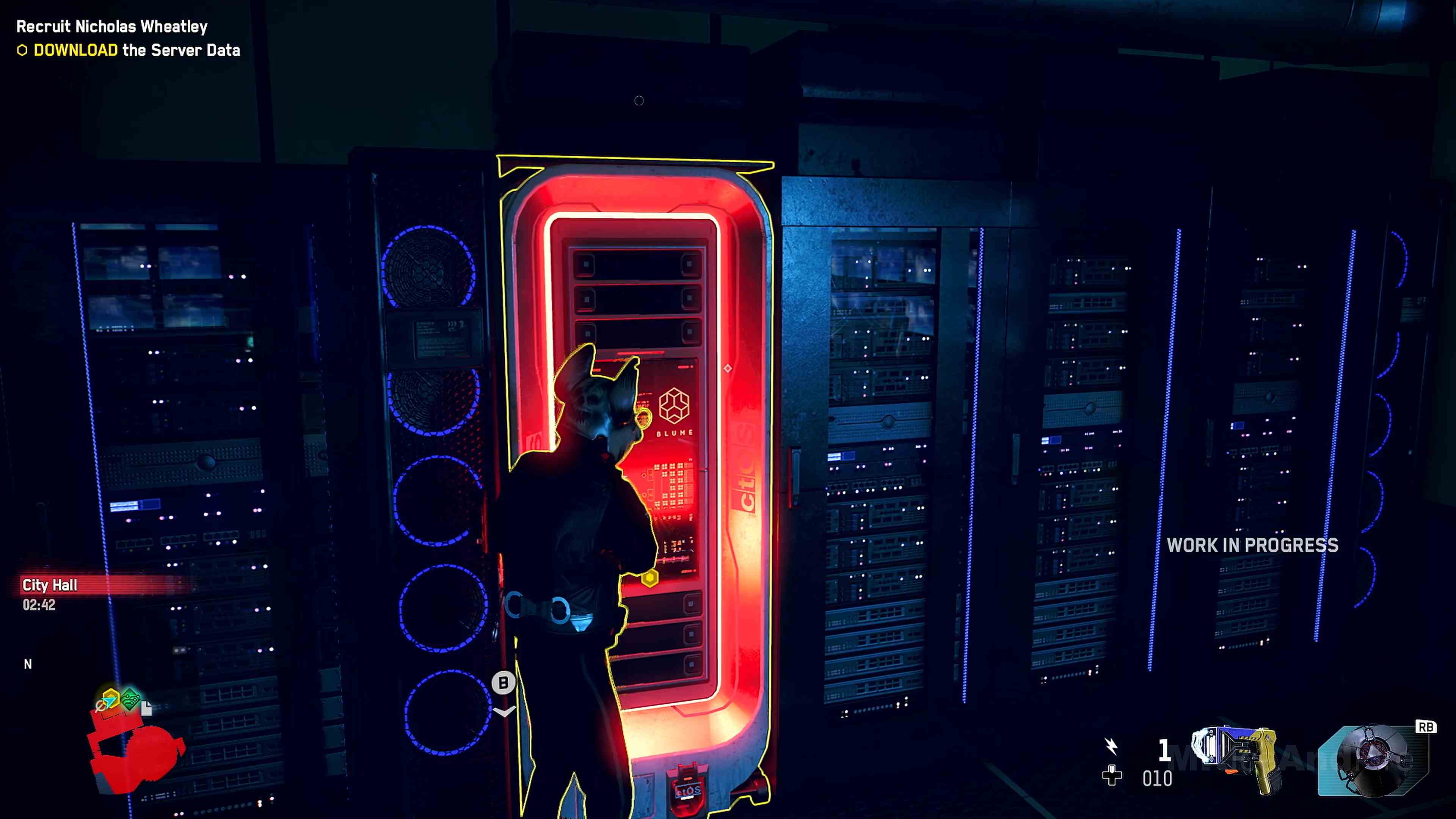Screen dimensions: 1456x819
Task: Click the Recruit Nicholas Wheatley mission title
Action: 111,27
